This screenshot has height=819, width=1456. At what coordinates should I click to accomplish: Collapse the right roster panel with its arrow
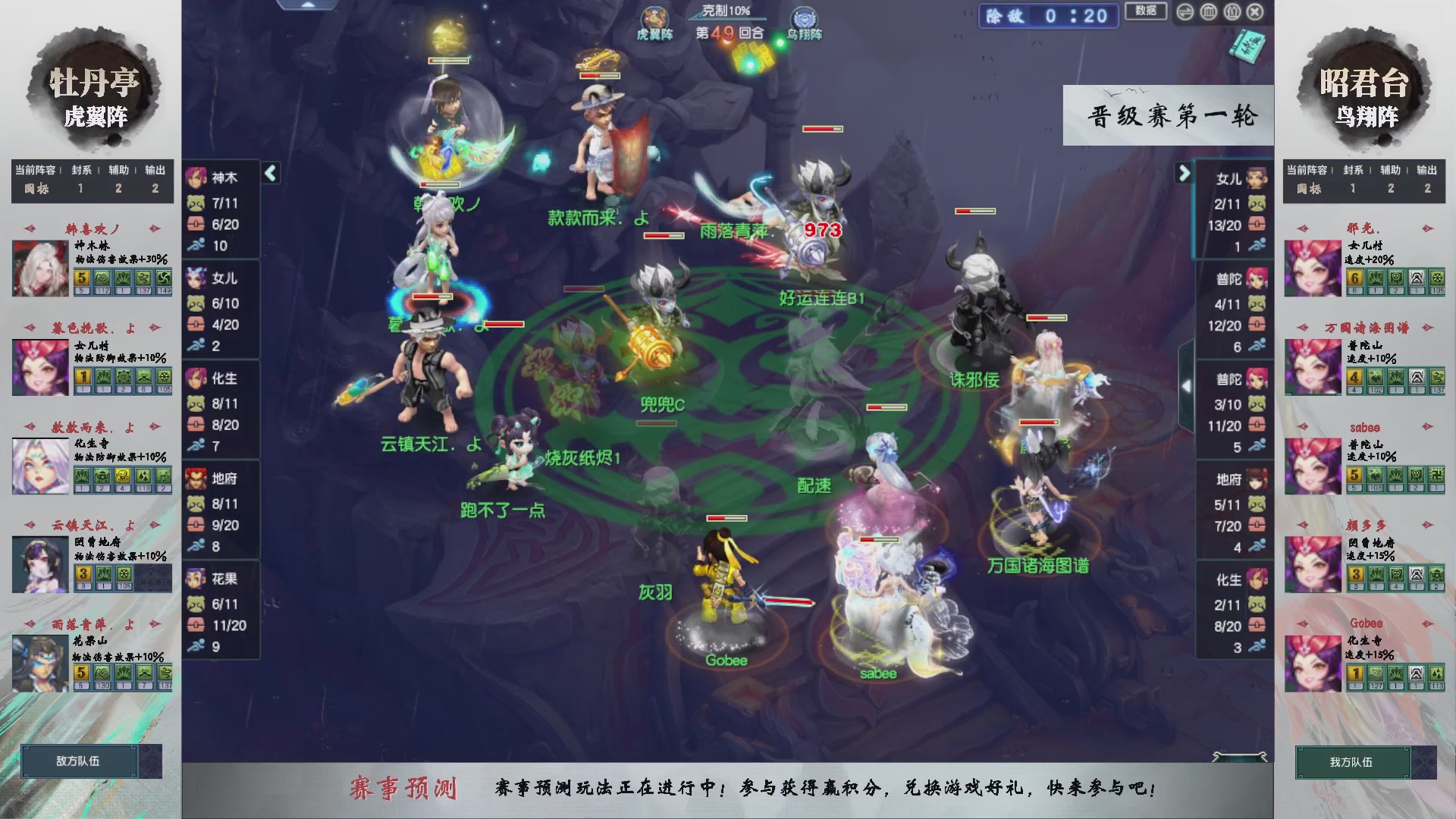click(1184, 173)
